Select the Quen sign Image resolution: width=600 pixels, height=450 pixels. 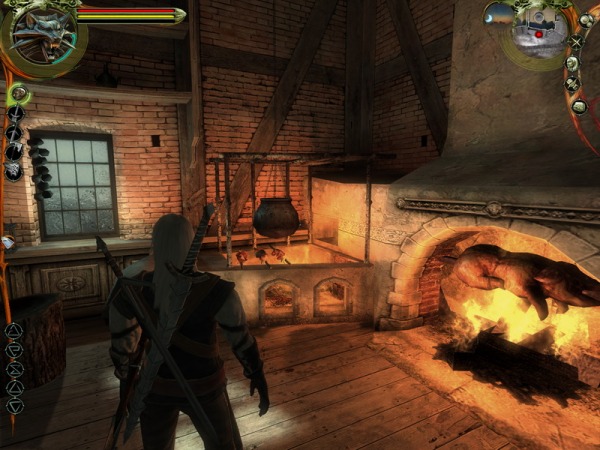click(14, 387)
